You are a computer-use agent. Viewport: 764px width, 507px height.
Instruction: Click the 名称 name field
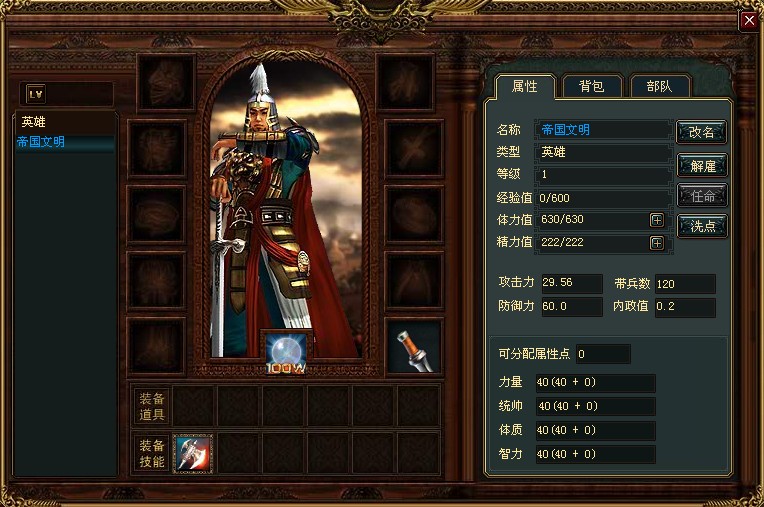click(602, 130)
